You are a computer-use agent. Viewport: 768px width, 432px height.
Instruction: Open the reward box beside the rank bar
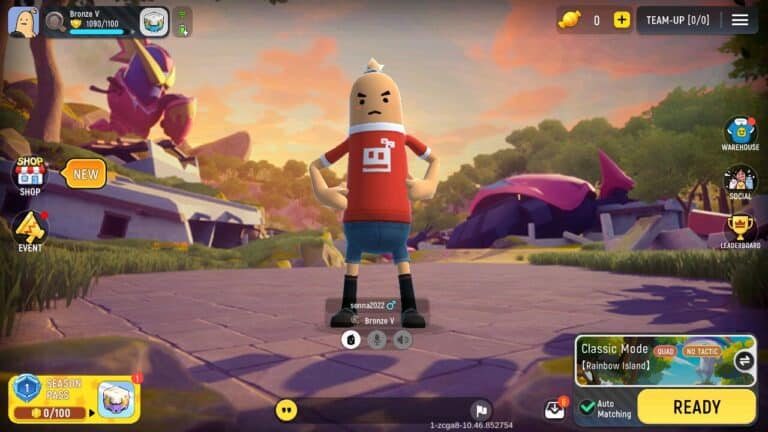tap(154, 21)
